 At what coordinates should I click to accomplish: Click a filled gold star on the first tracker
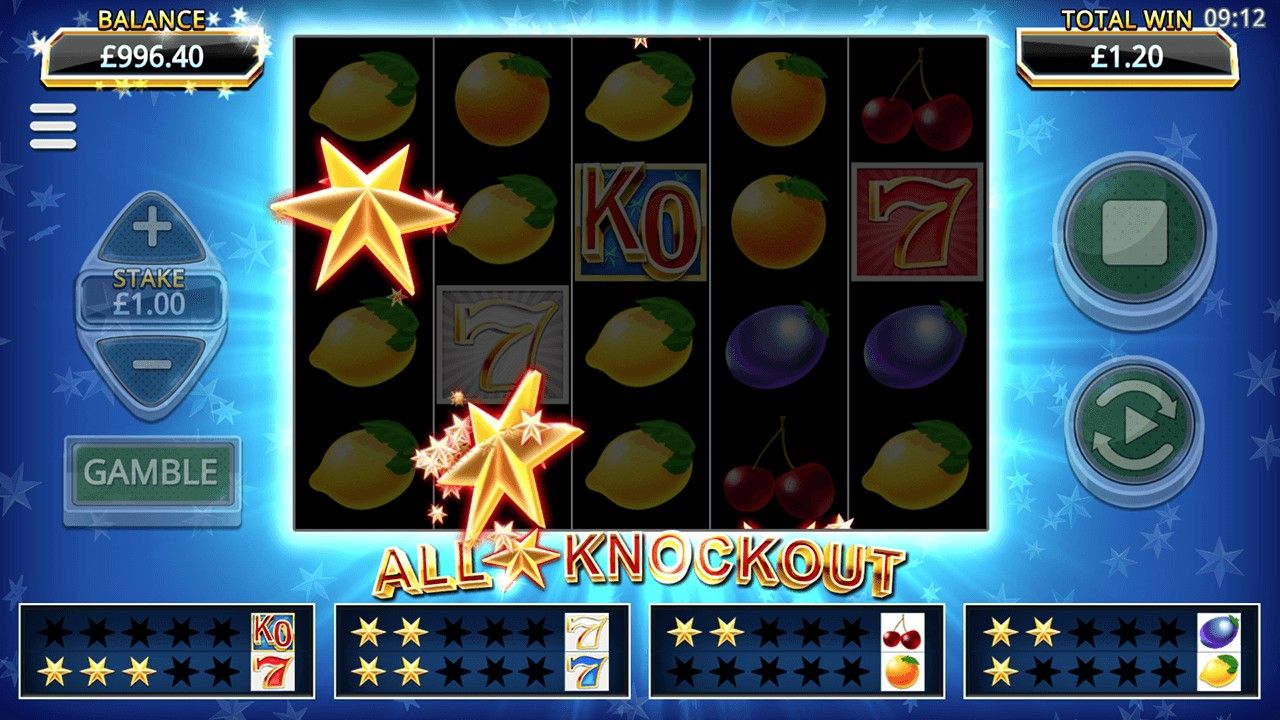tap(56, 672)
